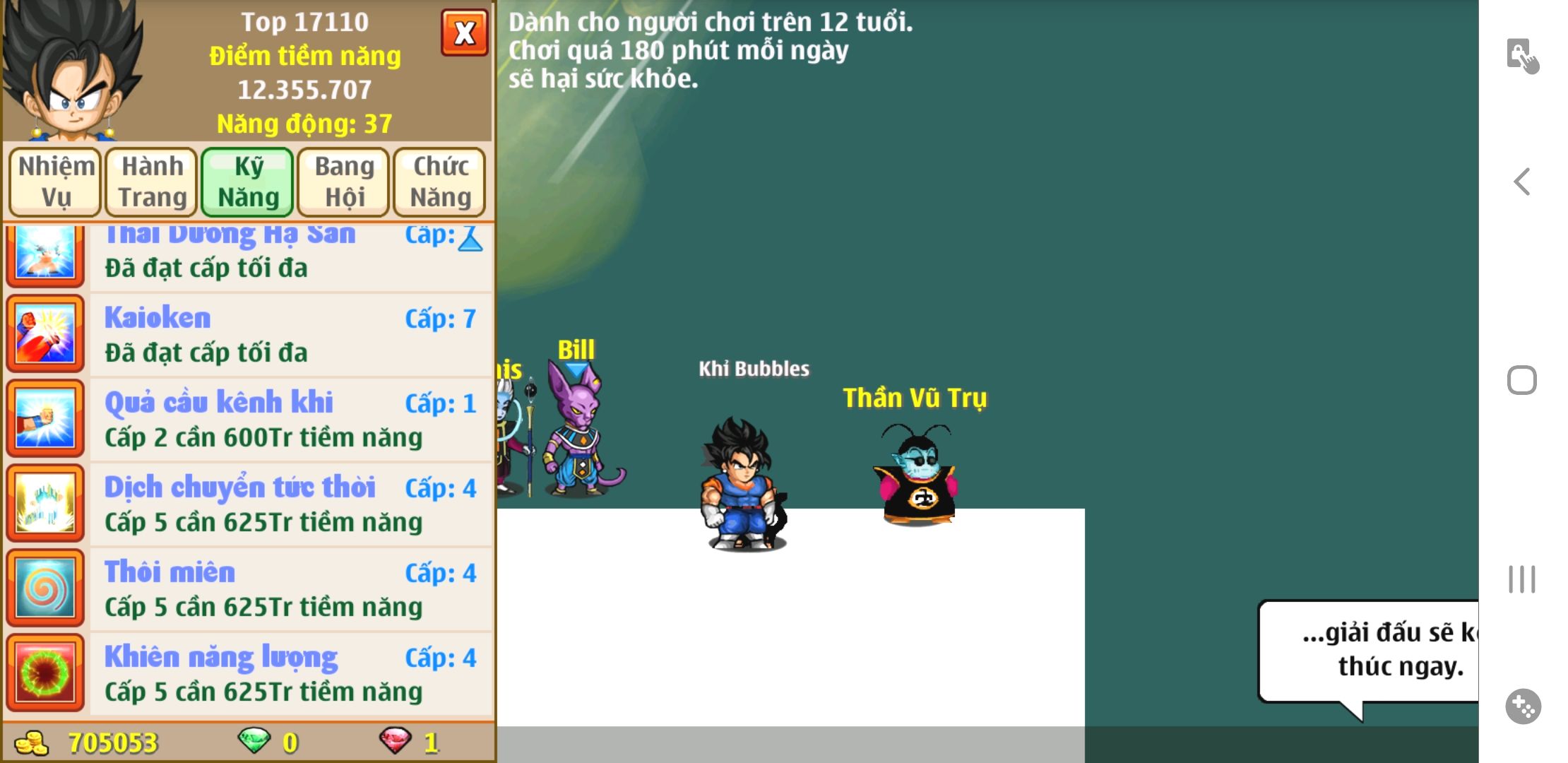Show the Bang Hội tab
The width and height of the screenshot is (1568, 763).
click(x=344, y=182)
